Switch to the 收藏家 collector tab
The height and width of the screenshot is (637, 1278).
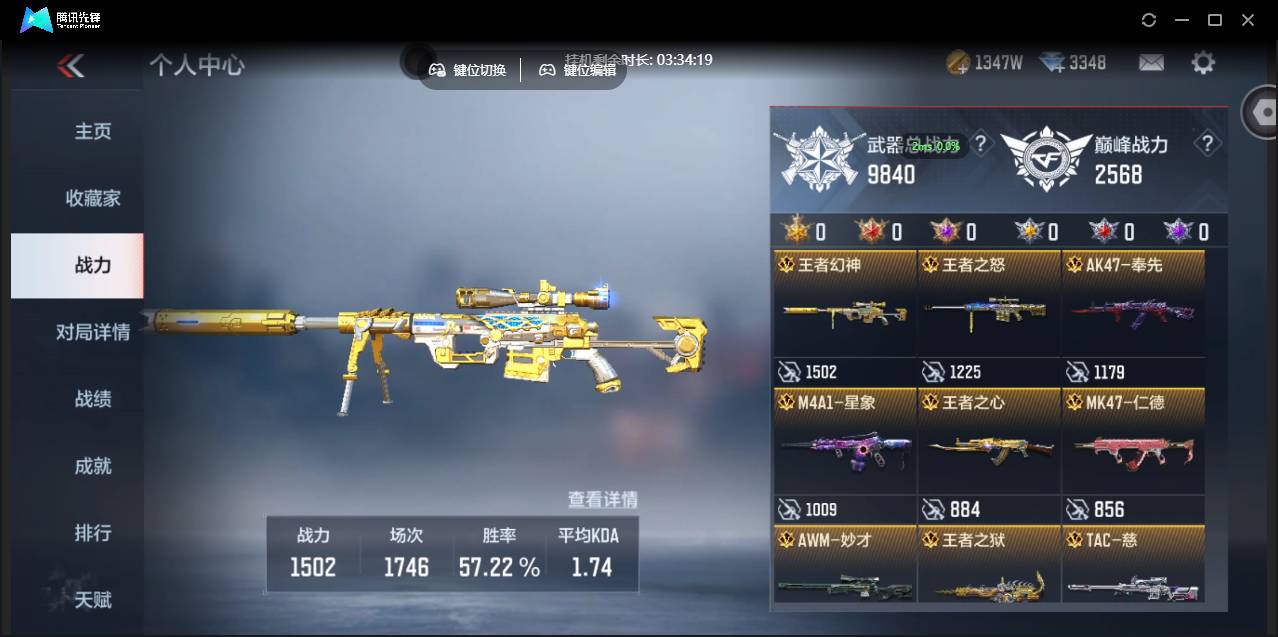93,198
